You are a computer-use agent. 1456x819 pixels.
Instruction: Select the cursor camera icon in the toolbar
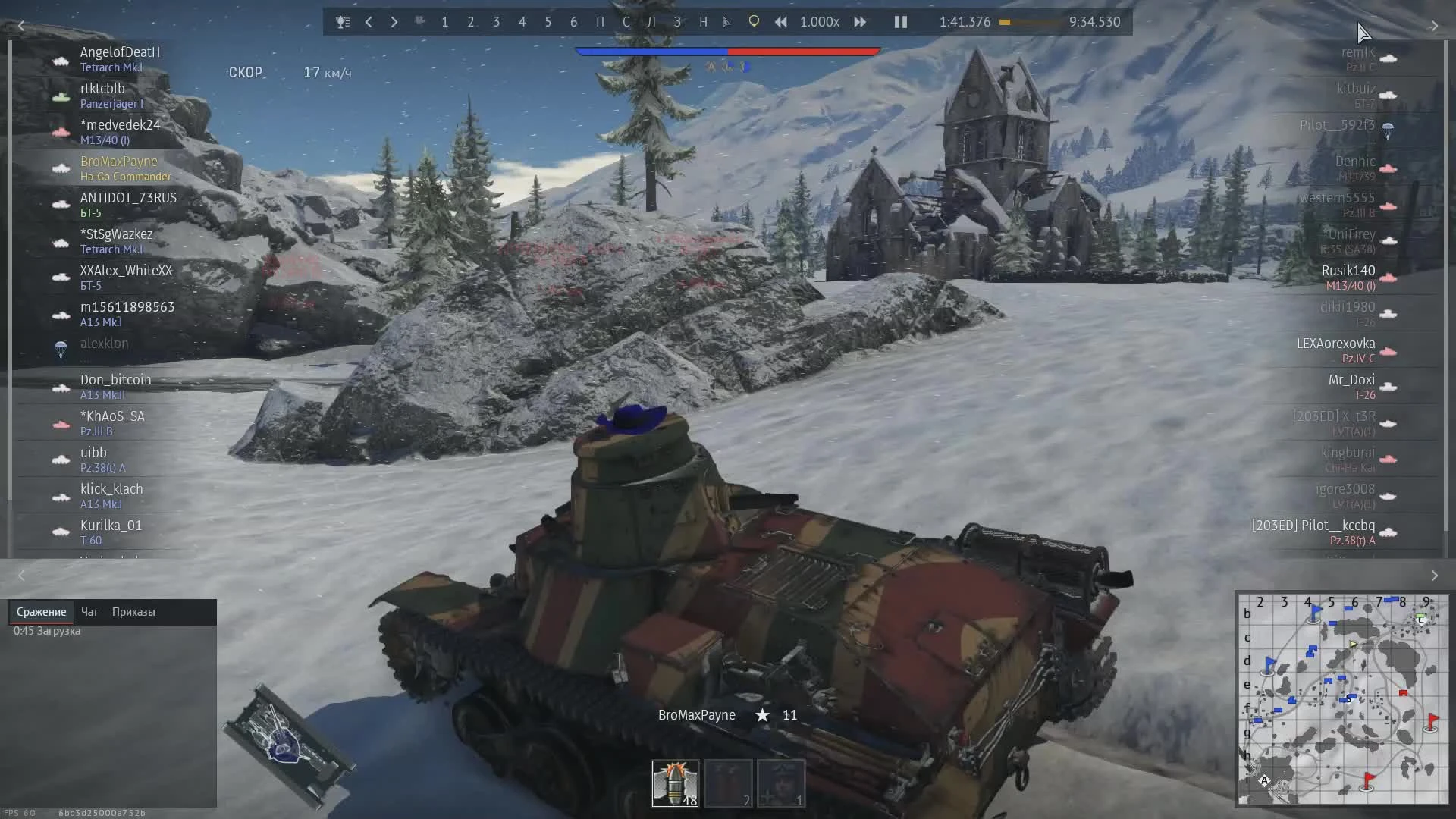click(726, 22)
